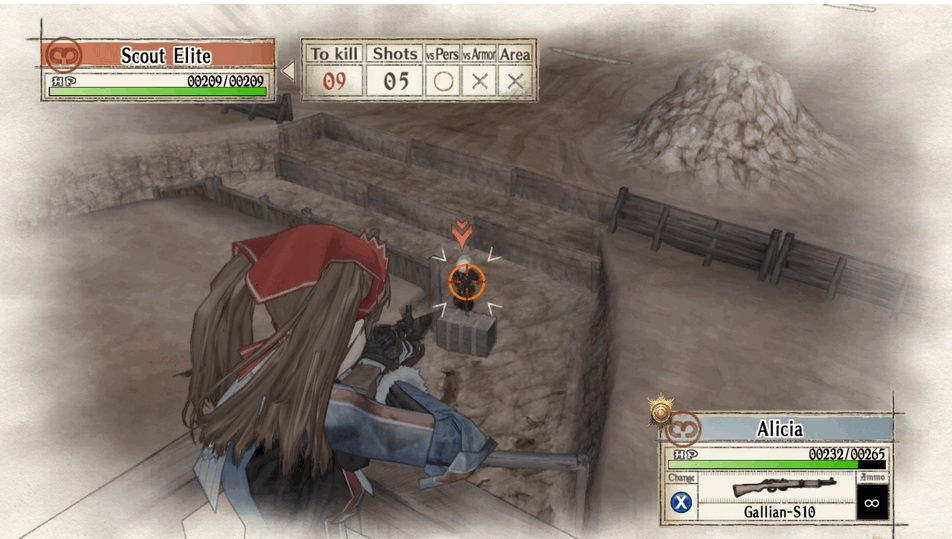Viewport: 952px width, 539px height.
Task: Click the orange targeting reticle on the enemy
Action: 466,281
